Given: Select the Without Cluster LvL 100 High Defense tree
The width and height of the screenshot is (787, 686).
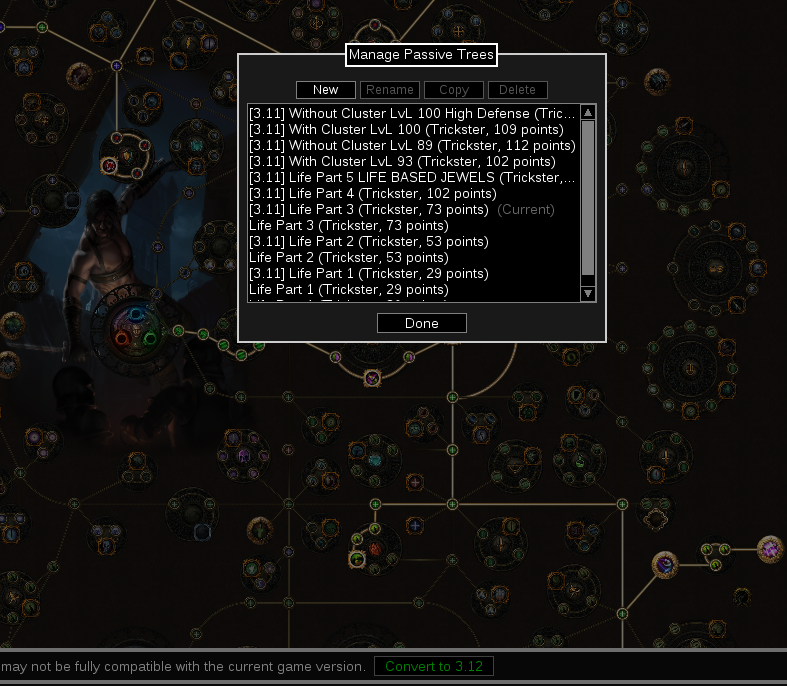Looking at the screenshot, I should coord(412,114).
